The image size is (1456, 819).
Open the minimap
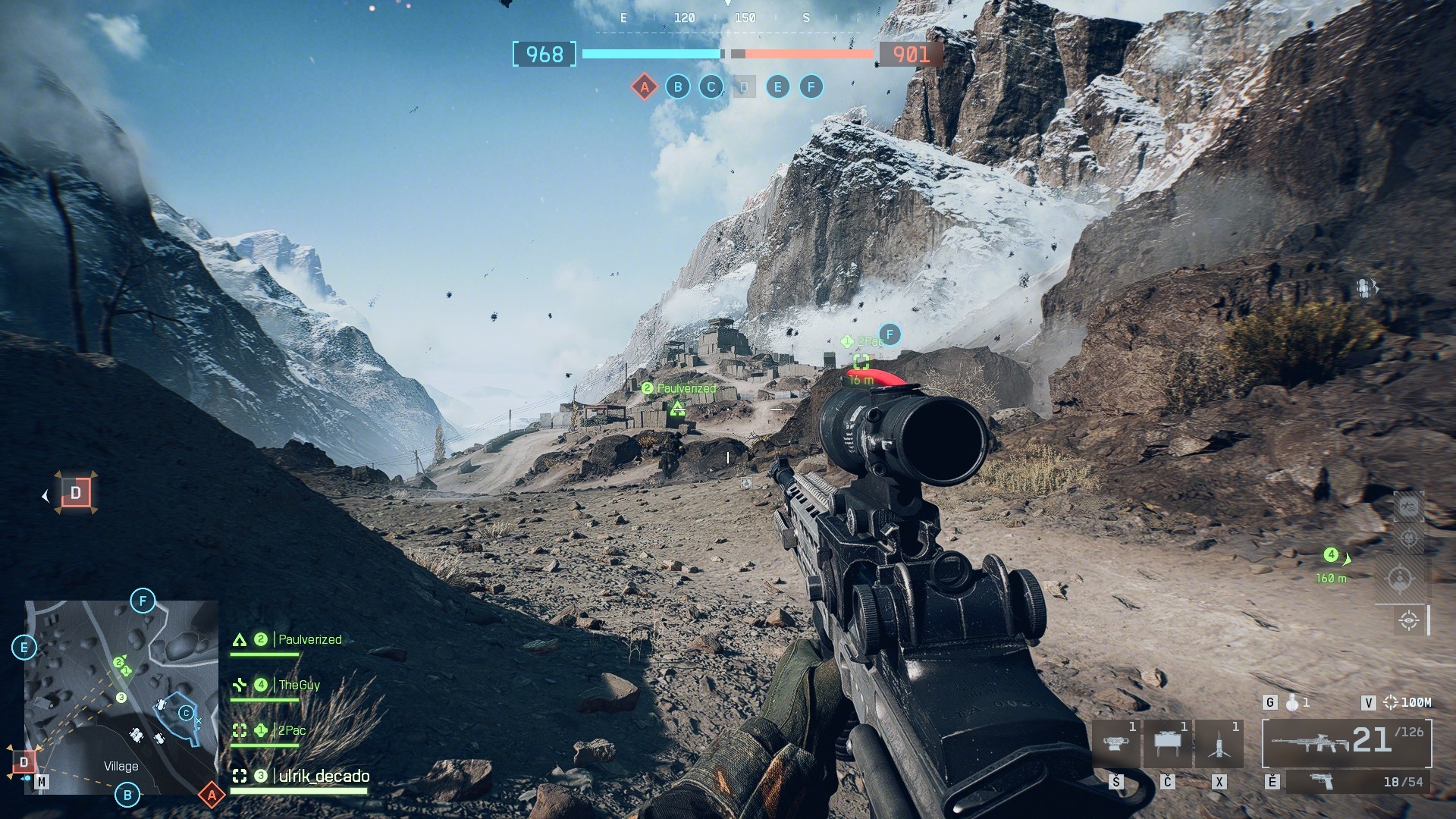pyautogui.click(x=121, y=698)
